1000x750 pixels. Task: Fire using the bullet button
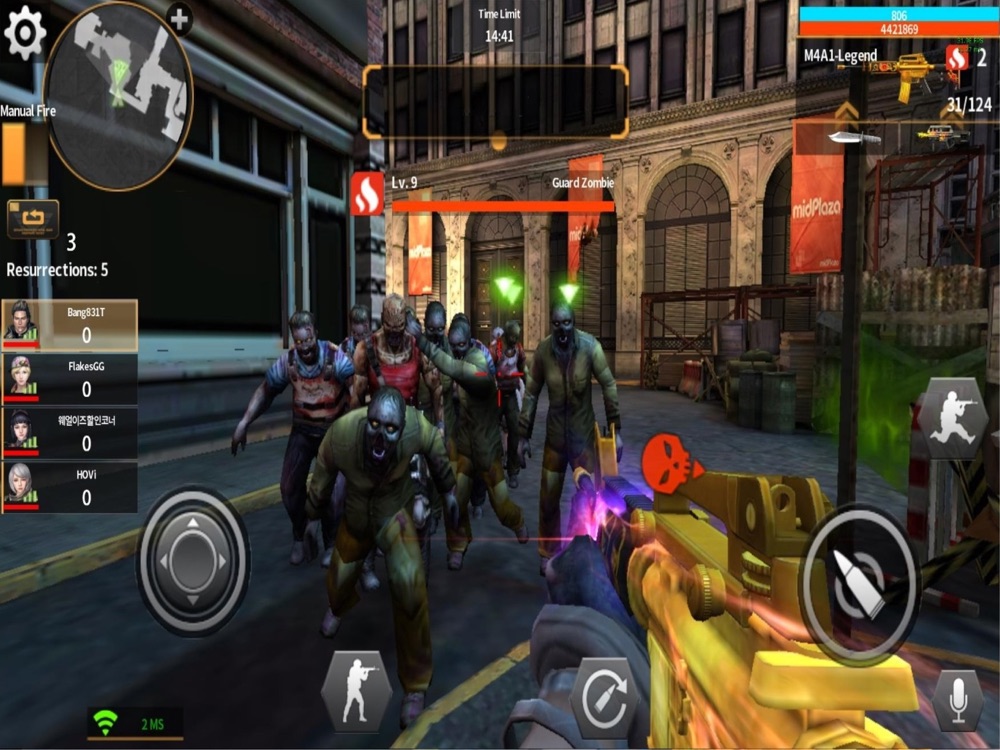[858, 583]
